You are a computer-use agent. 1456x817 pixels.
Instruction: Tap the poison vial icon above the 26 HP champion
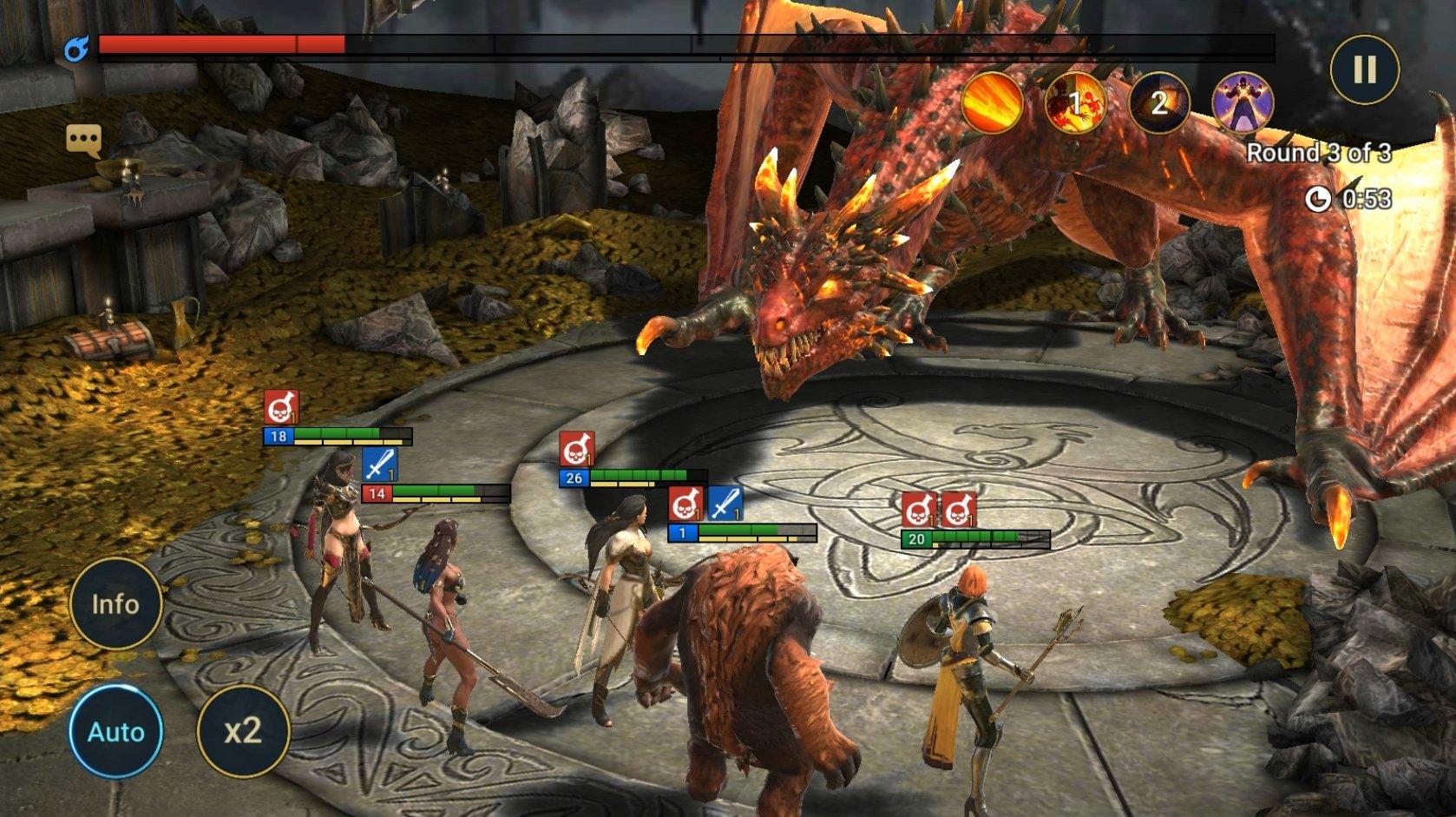(x=578, y=448)
